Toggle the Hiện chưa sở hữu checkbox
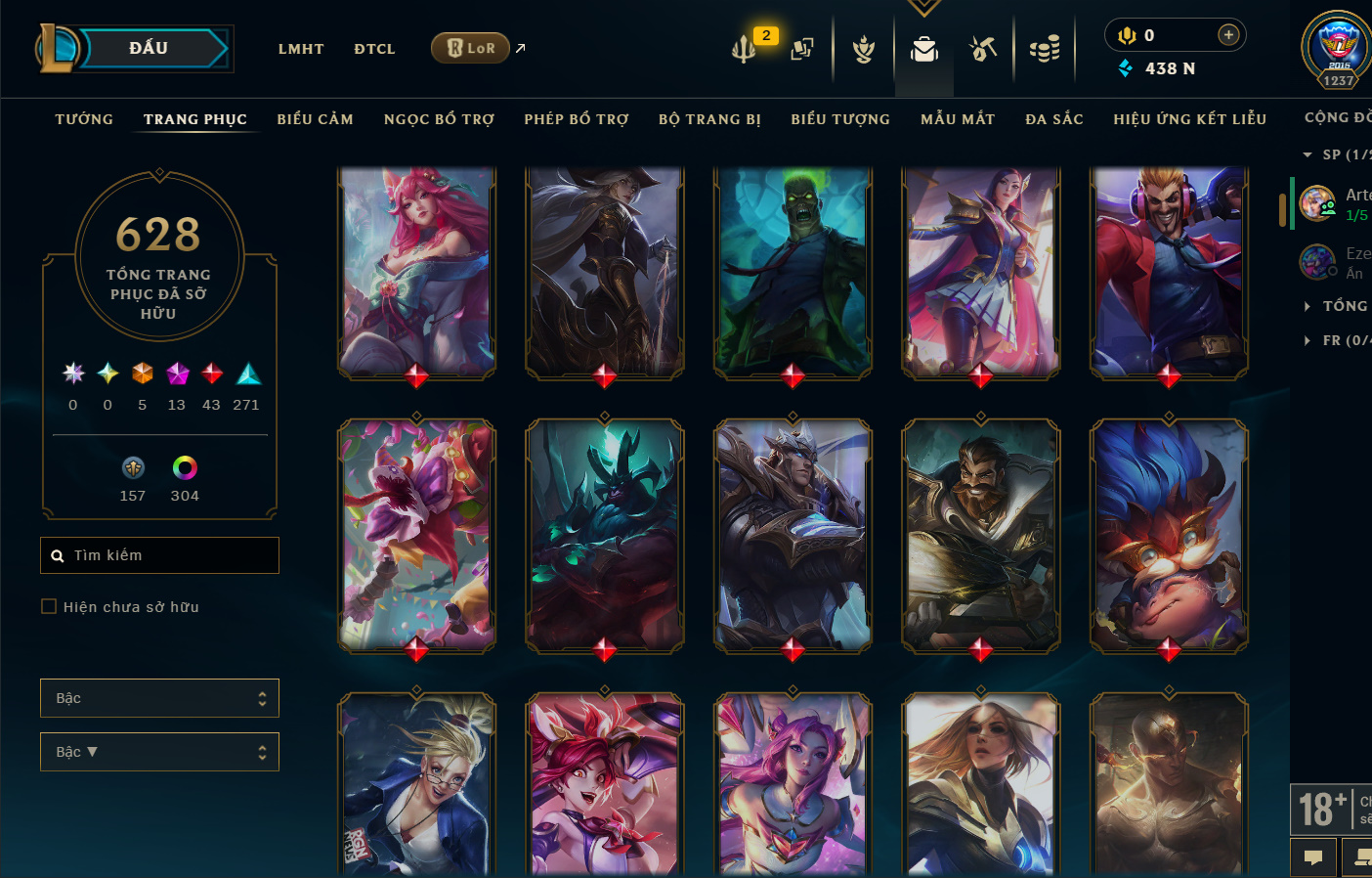This screenshot has height=878, width=1372. tap(49, 607)
